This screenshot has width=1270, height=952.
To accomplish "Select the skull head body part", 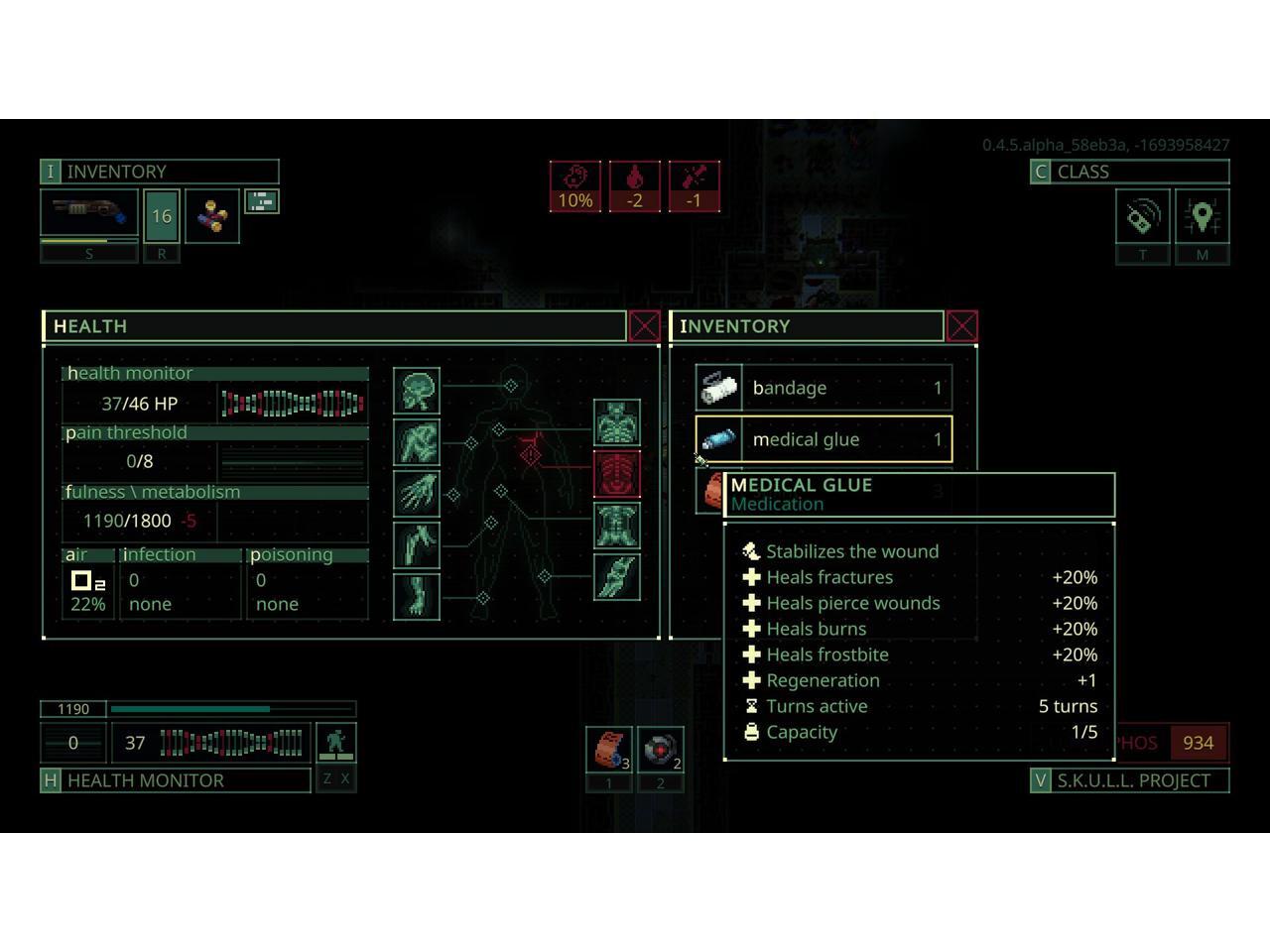I will 417,391.
